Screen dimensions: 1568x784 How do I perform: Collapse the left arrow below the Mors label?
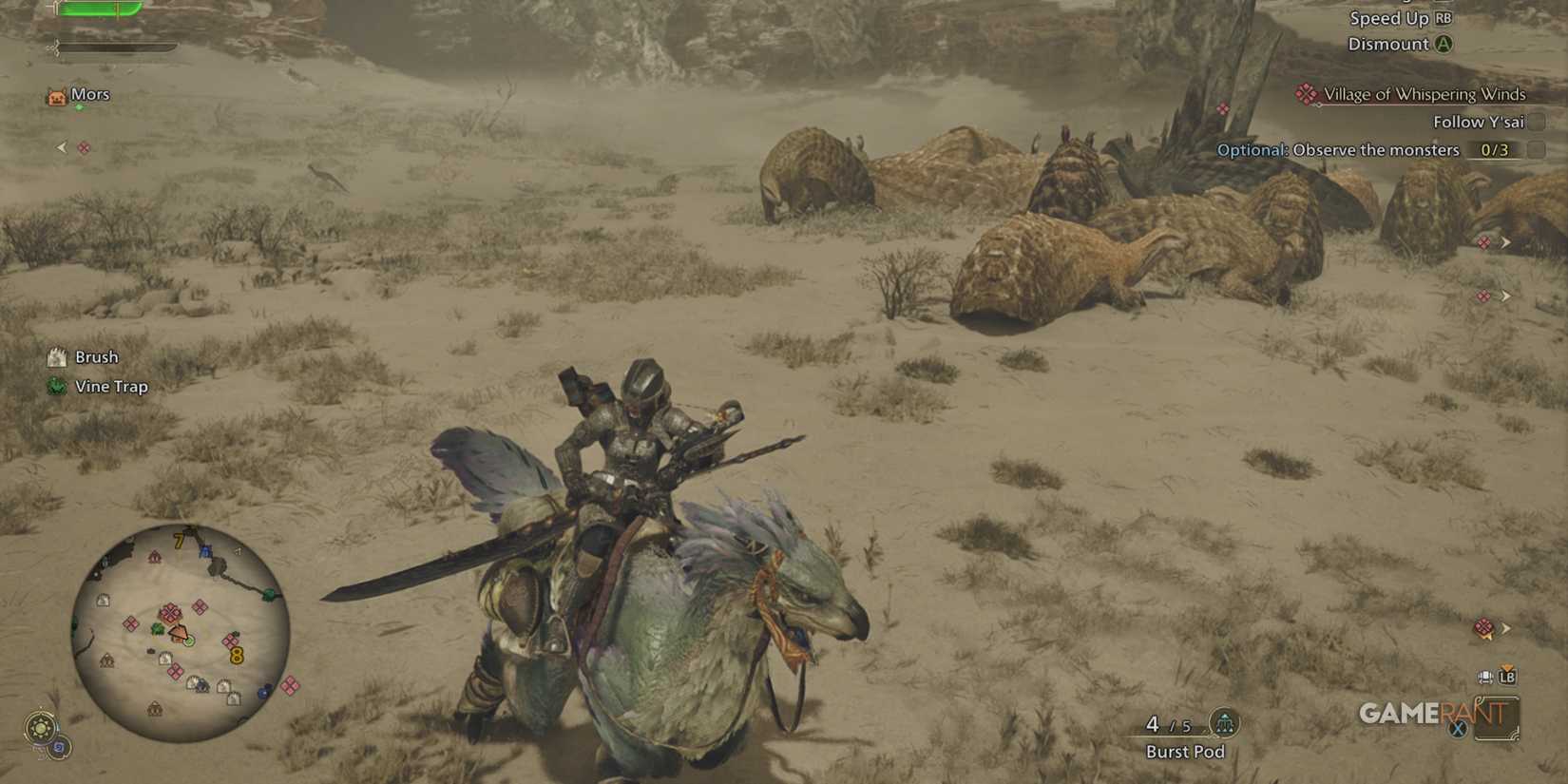[61, 147]
